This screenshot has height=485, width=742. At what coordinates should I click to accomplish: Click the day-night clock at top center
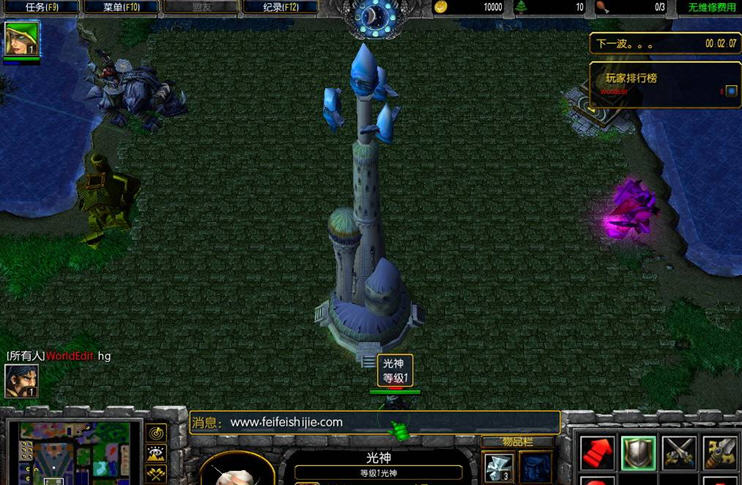pyautogui.click(x=377, y=16)
